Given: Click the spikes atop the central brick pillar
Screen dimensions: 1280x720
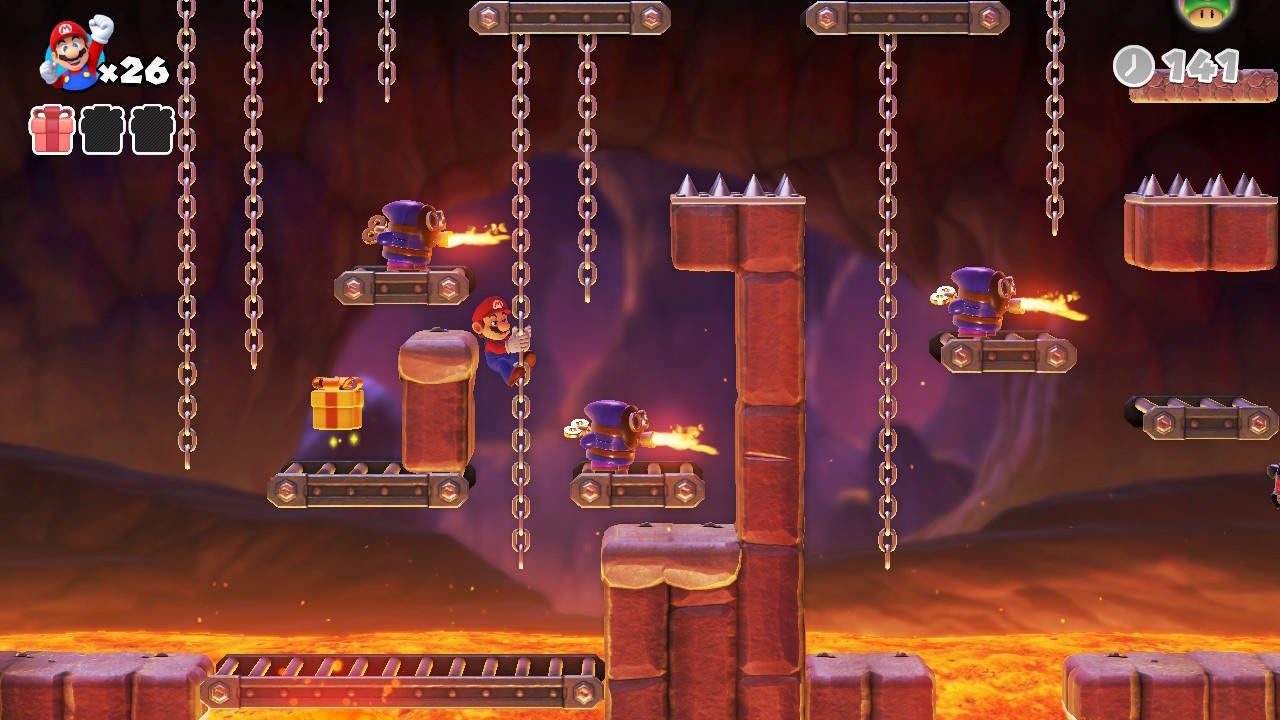Looking at the screenshot, I should pyautogui.click(x=735, y=185).
